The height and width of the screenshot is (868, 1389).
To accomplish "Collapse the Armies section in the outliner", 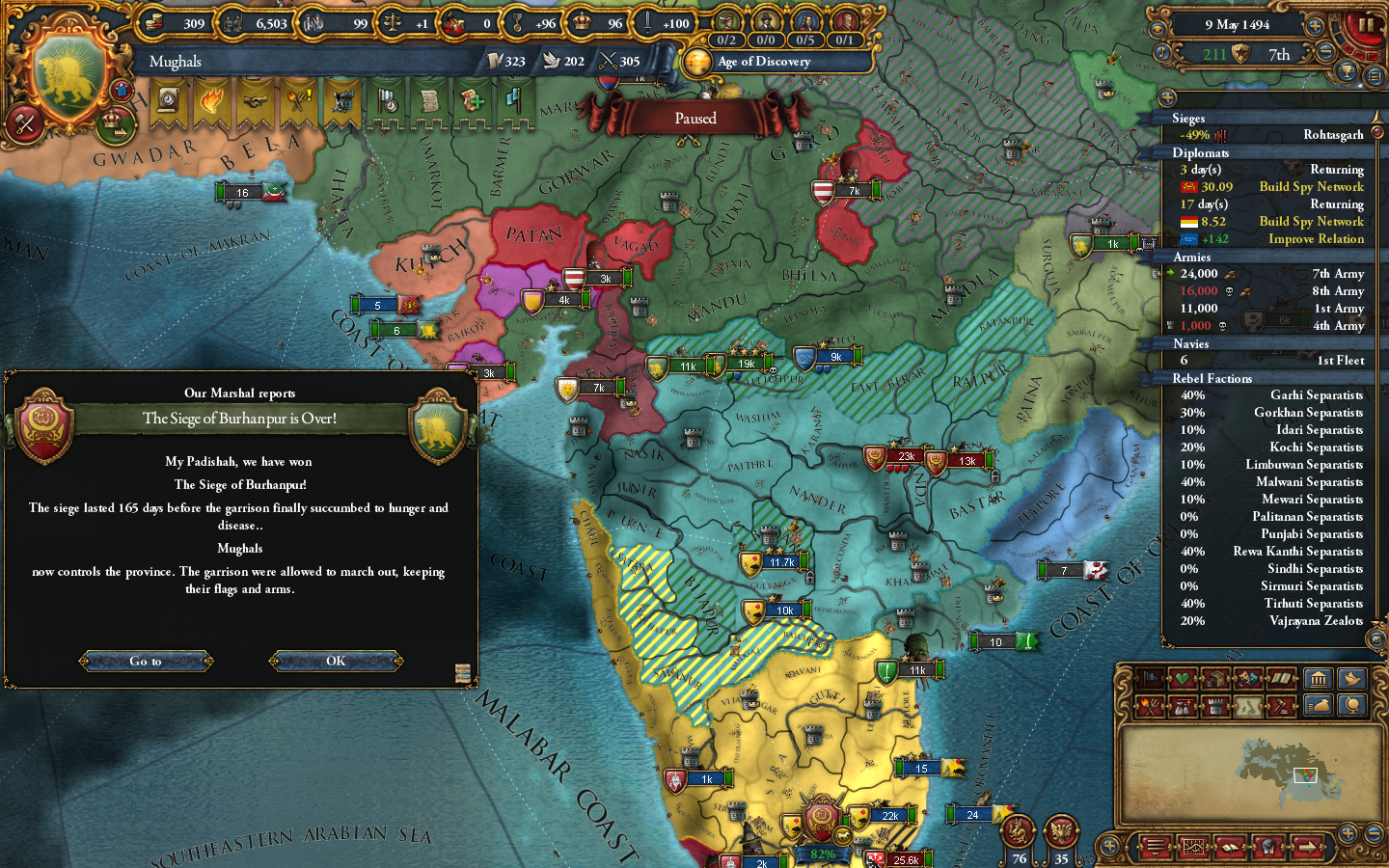I will 1192,258.
